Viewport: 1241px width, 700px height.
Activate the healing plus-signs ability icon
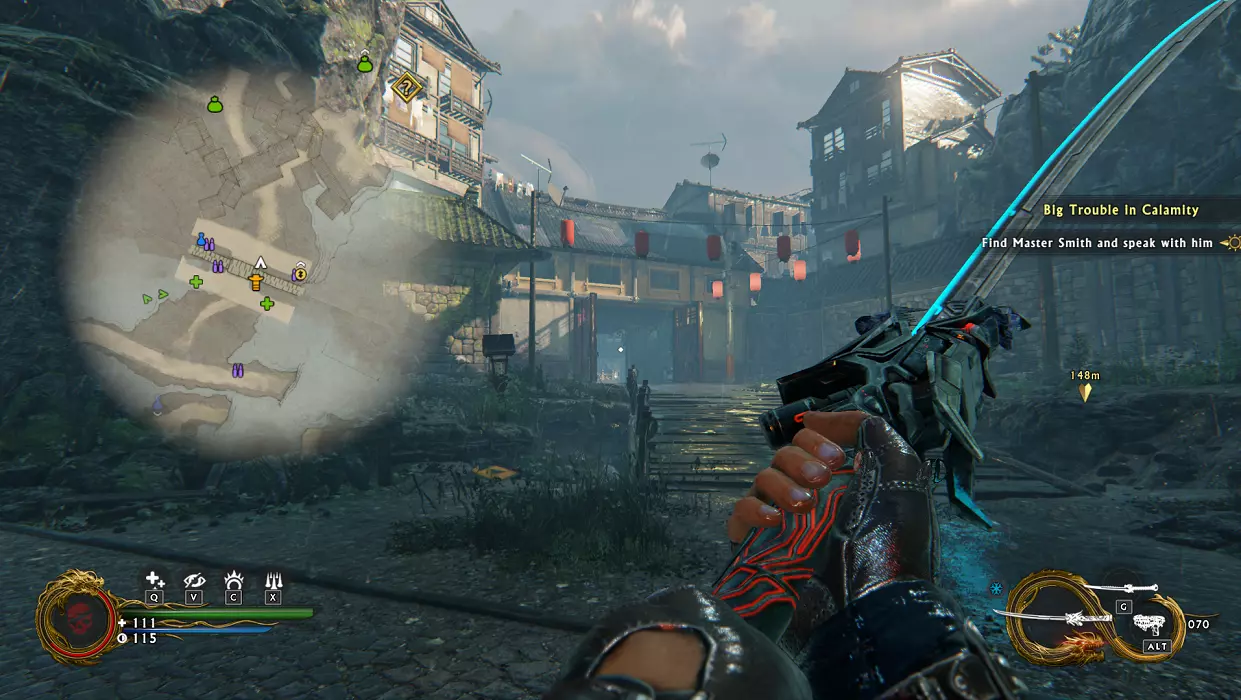click(x=154, y=579)
